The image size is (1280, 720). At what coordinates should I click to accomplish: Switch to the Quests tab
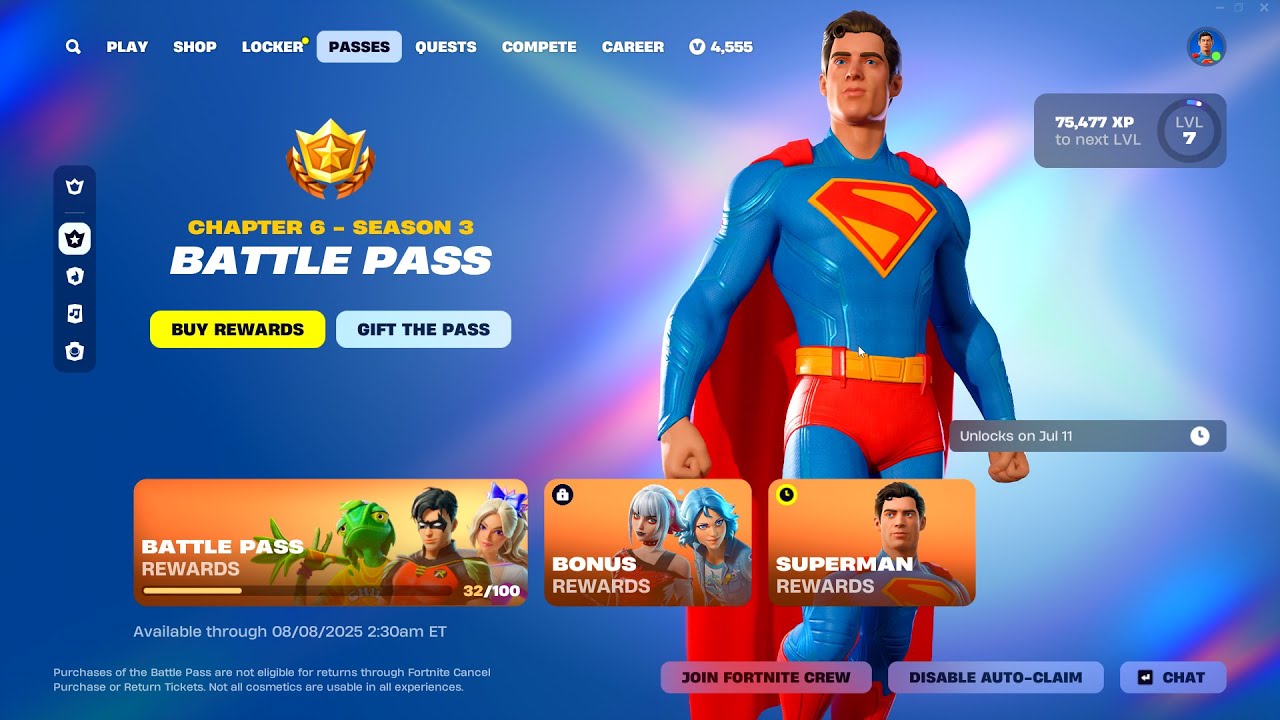446,46
